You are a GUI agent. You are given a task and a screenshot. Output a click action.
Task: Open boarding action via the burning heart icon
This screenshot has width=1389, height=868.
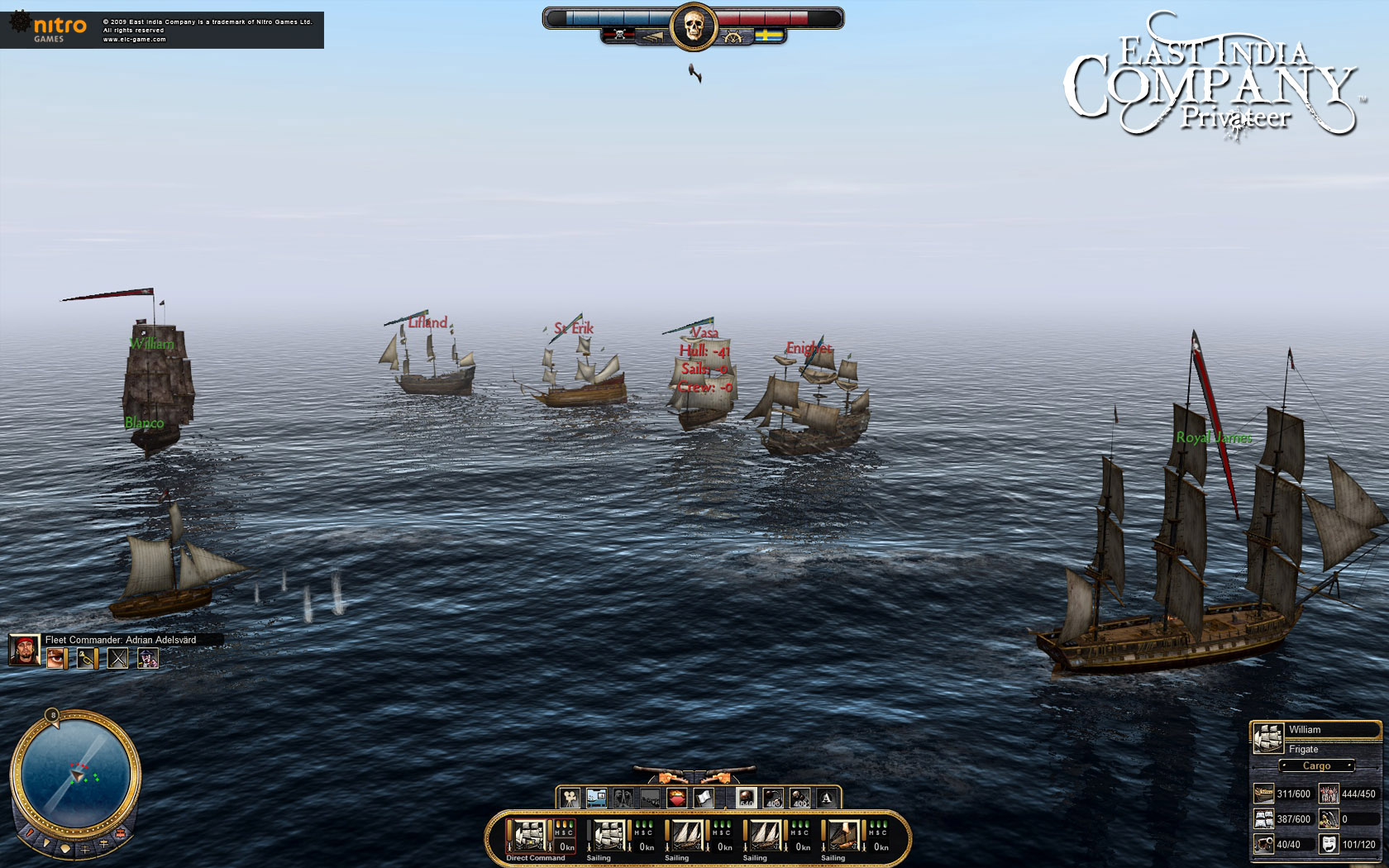click(x=678, y=798)
